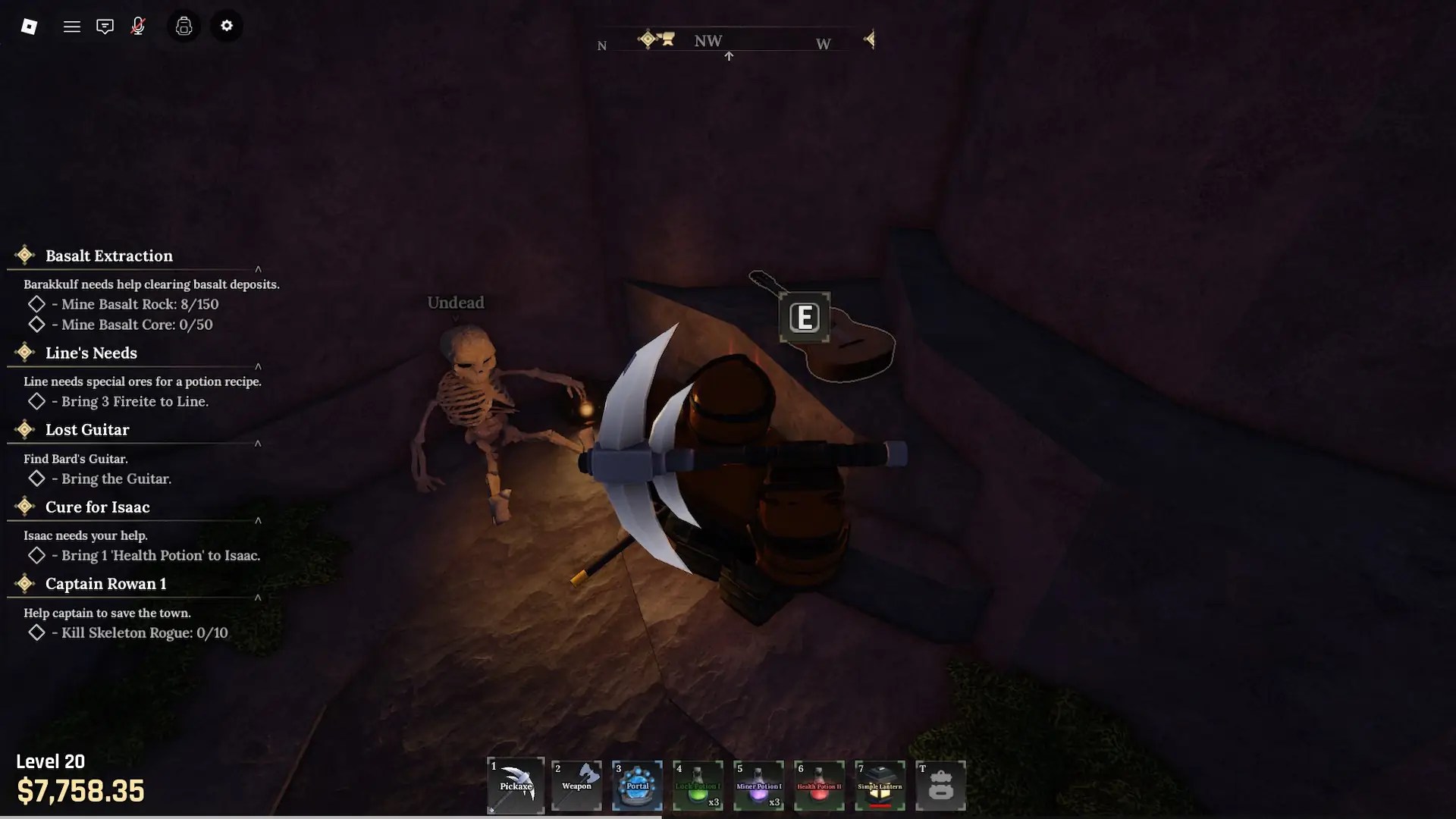The width and height of the screenshot is (1456, 819).
Task: Unmute the crossed-out microphone
Action: pos(138,25)
